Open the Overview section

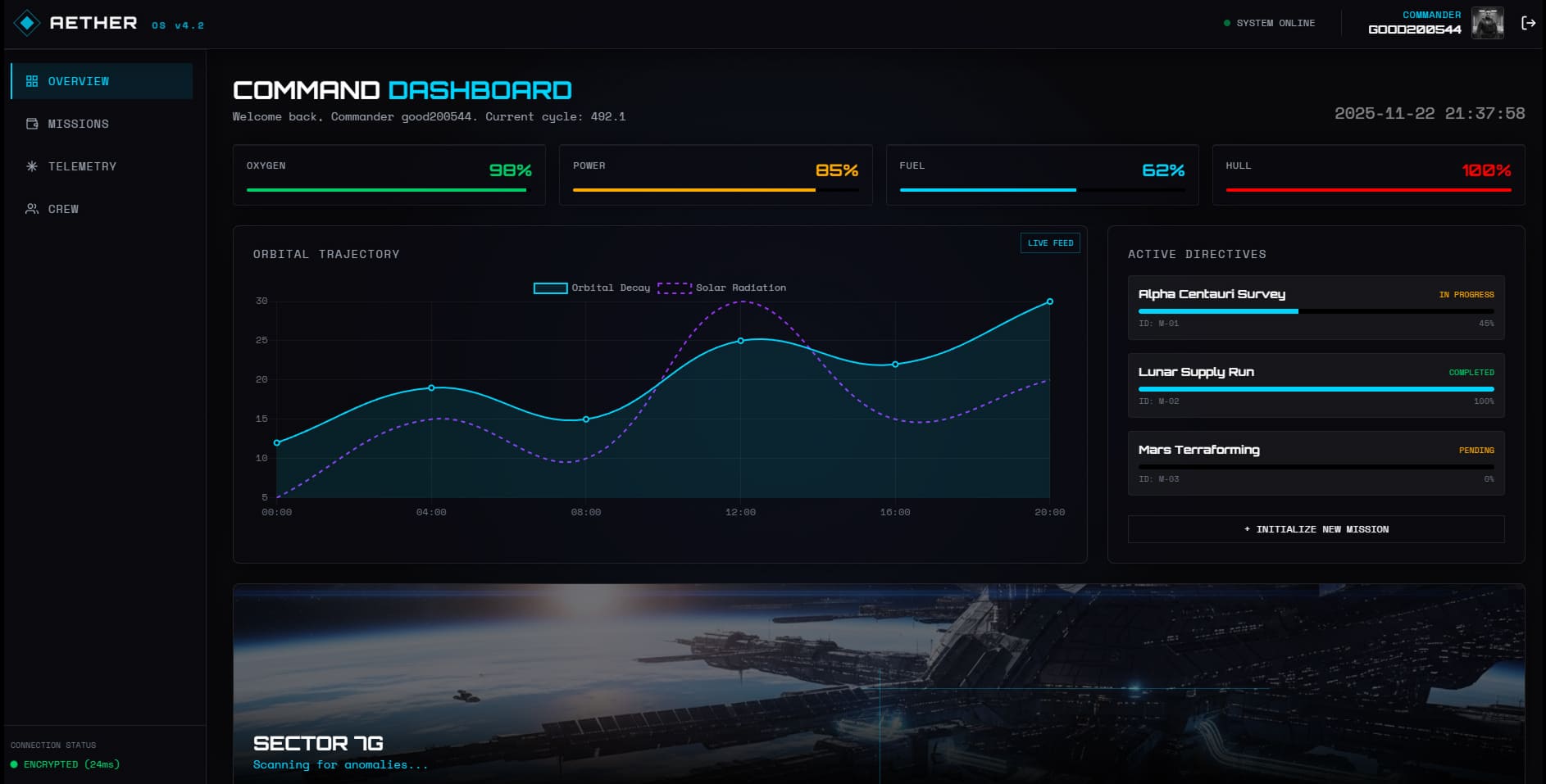point(102,81)
